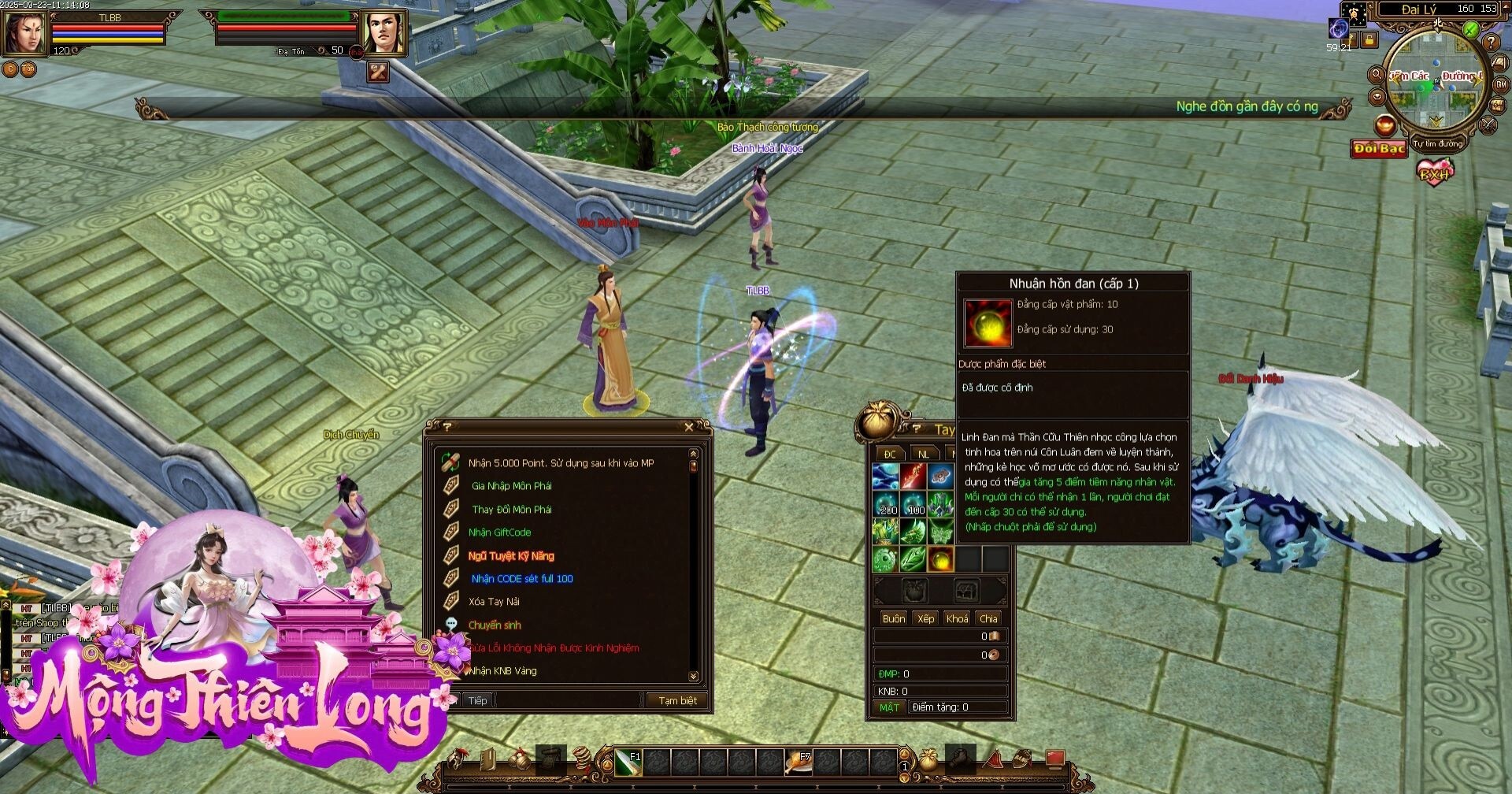This screenshot has height=794, width=1512.
Task: Click the GM button beside the minimap
Action: (x=1501, y=84)
